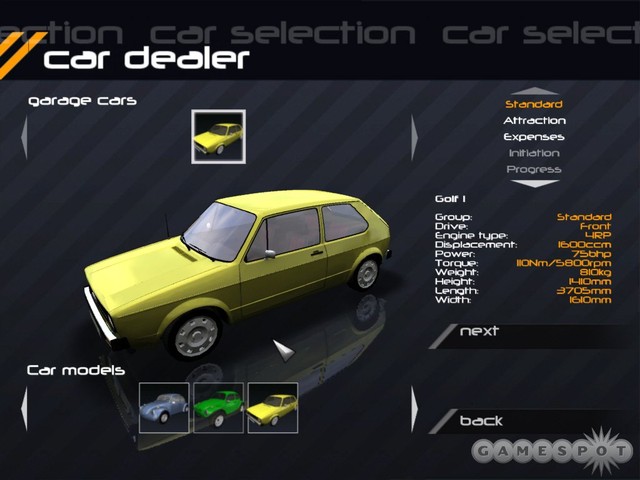
Task: Select the Initiation category
Action: pyautogui.click(x=533, y=153)
